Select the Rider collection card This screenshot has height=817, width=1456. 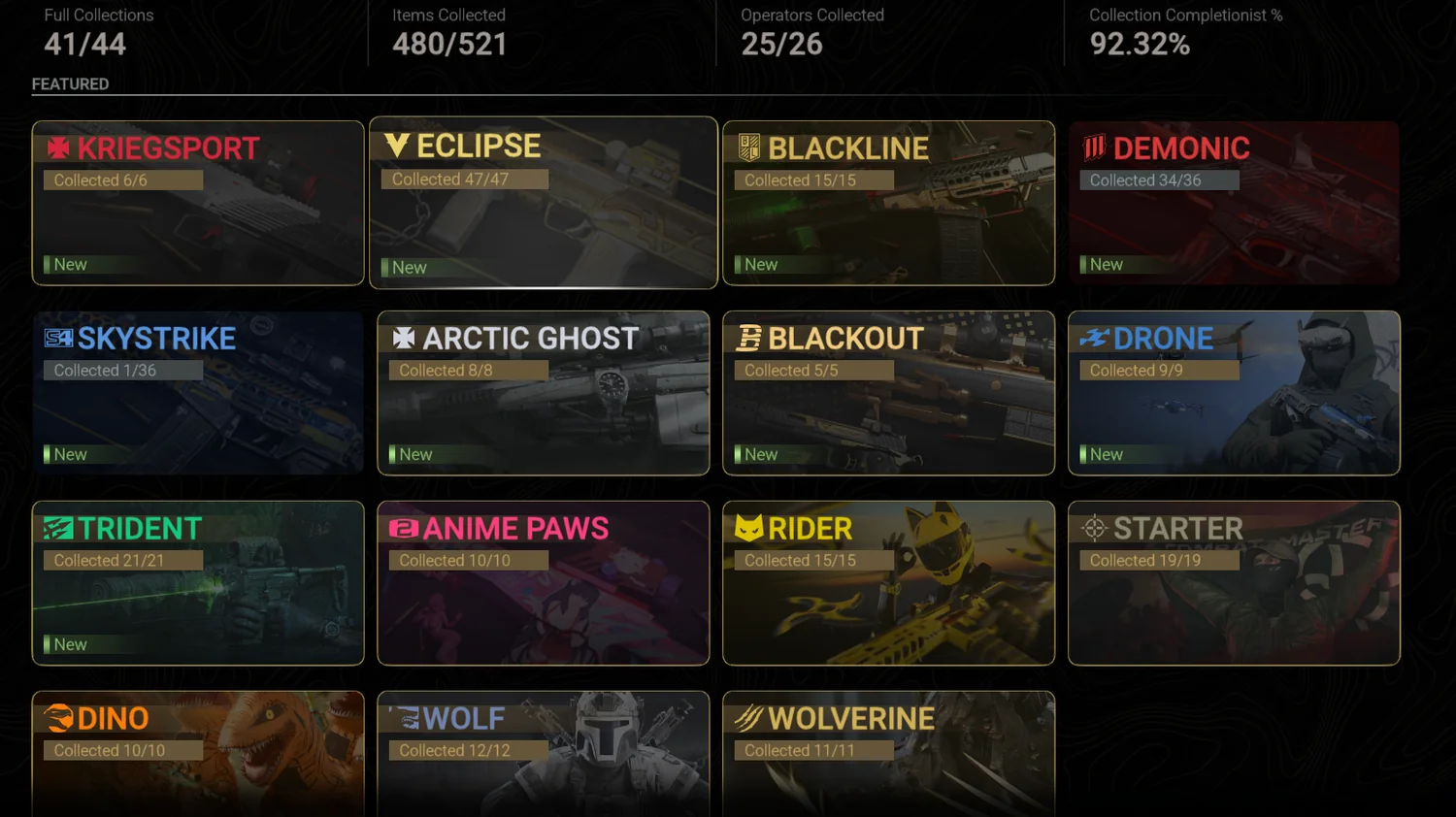pos(888,583)
